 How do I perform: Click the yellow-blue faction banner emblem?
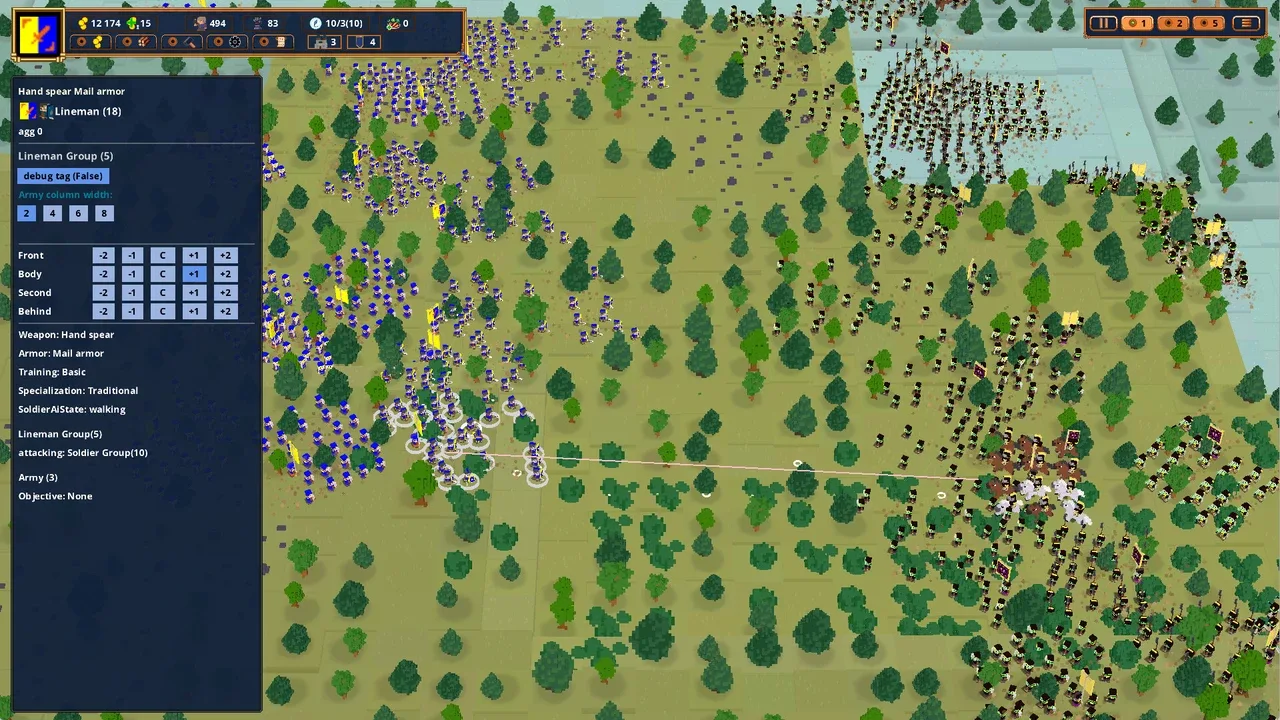36,32
